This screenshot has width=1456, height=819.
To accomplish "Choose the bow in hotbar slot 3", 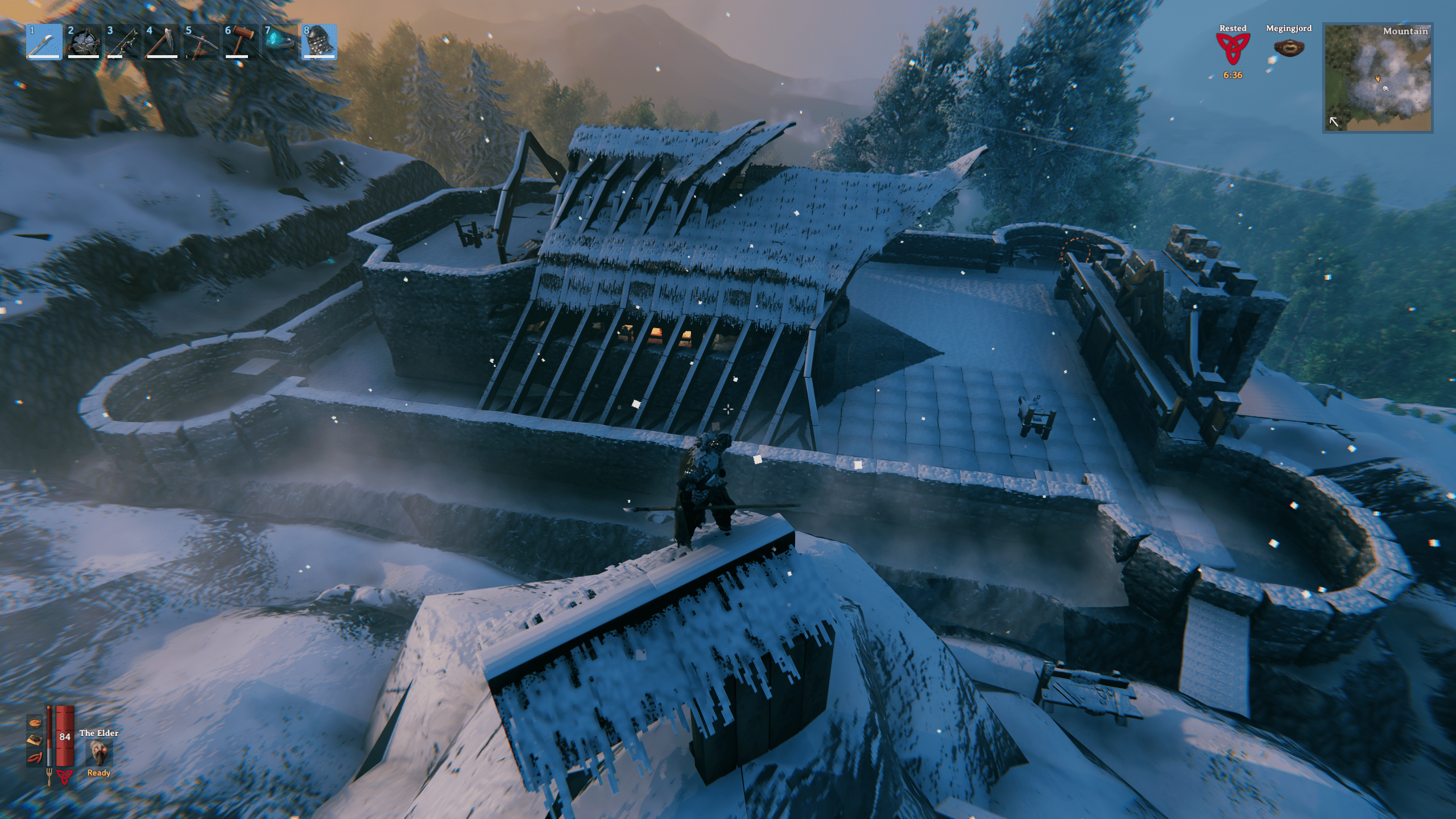I will point(123,42).
